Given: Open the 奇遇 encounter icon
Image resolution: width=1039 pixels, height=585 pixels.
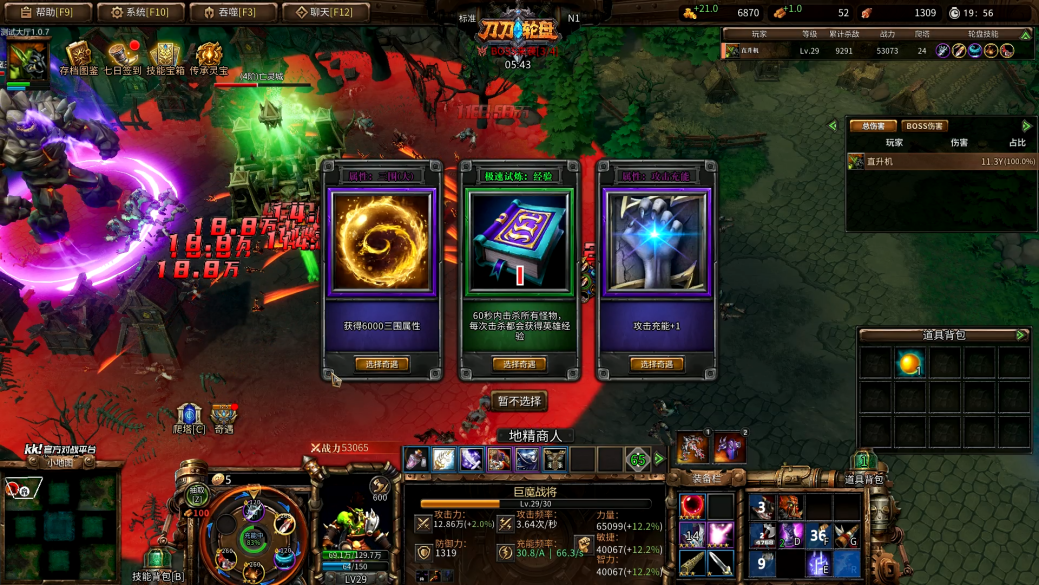Looking at the screenshot, I should [x=224, y=415].
